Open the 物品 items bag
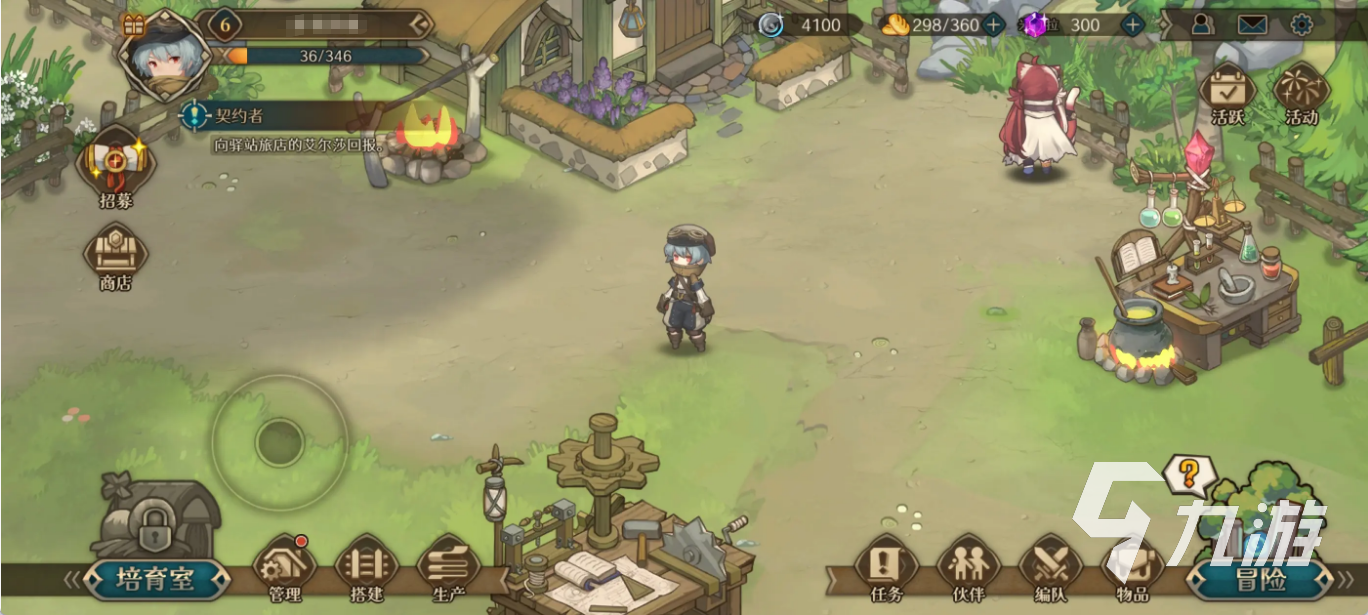The width and height of the screenshot is (1368, 615). click(1132, 566)
